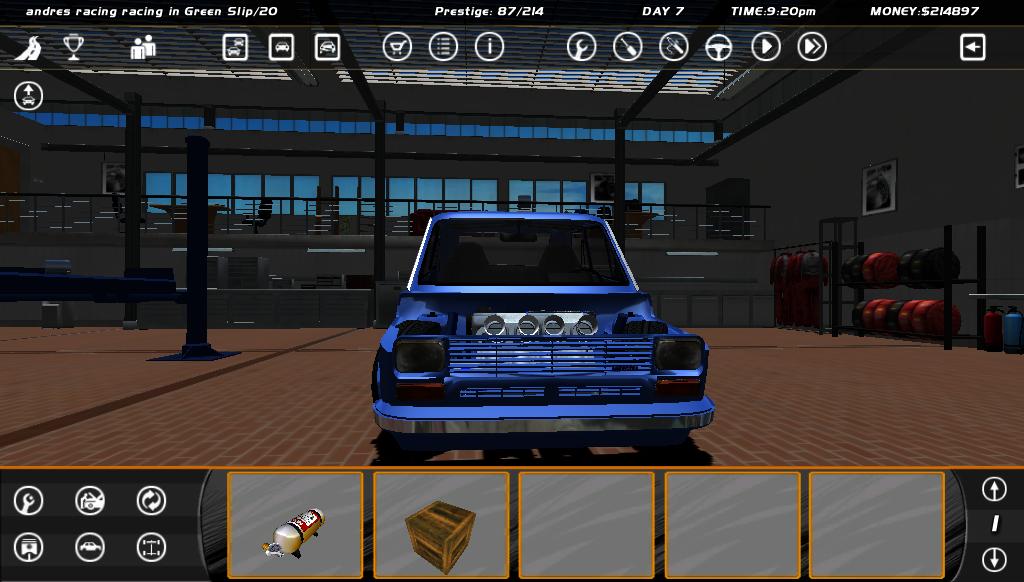Show the list menu icon
The width and height of the screenshot is (1024, 582).
(443, 47)
